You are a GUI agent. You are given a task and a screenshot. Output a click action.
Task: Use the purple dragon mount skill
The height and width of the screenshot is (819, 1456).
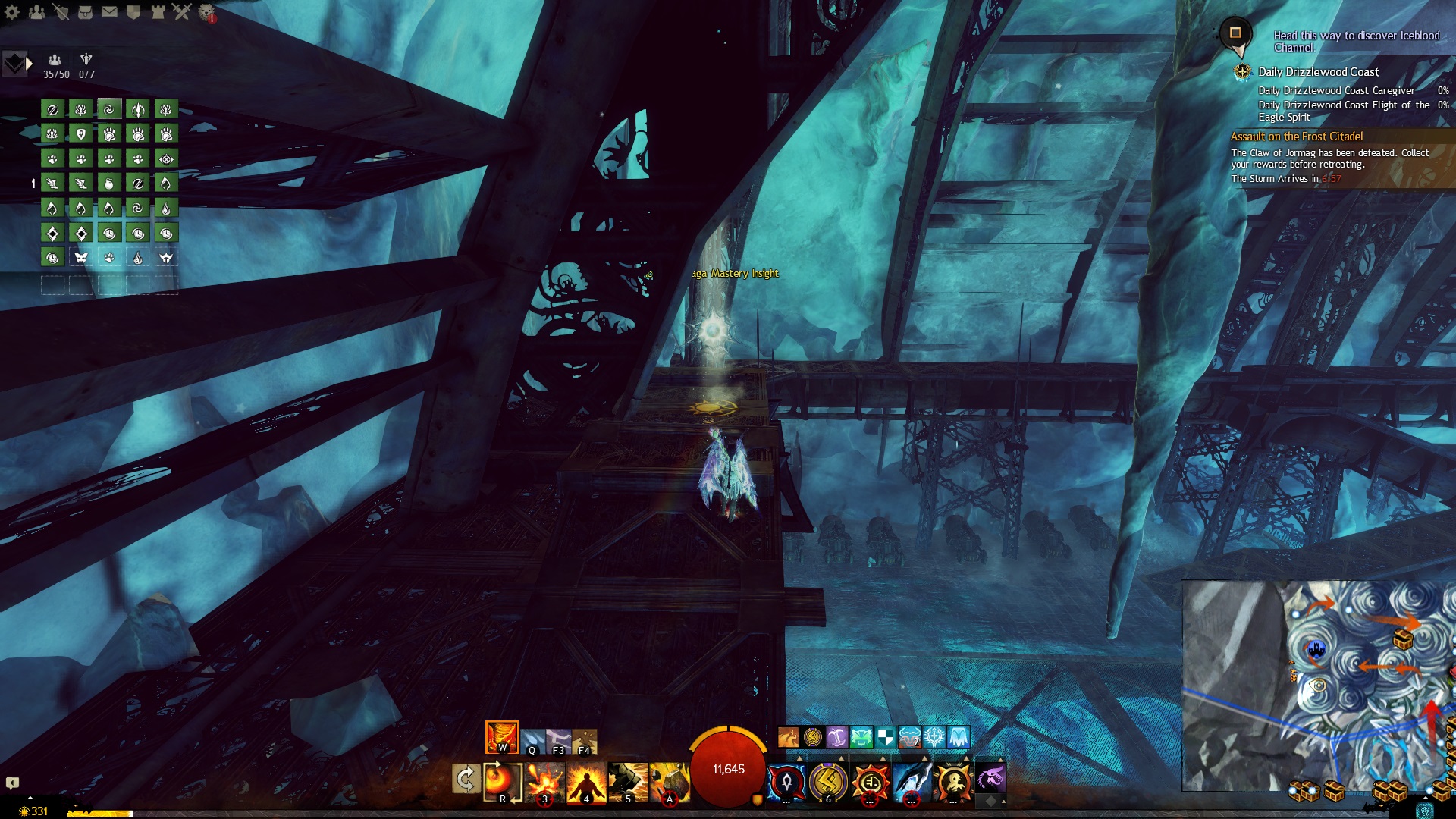[x=990, y=779]
